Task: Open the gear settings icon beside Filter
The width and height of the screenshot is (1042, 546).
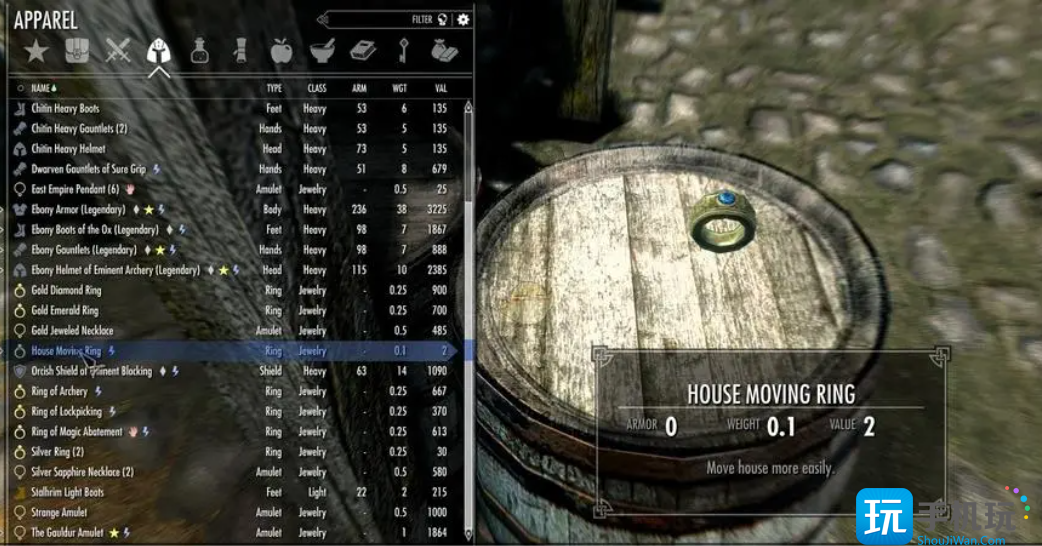Action: click(x=463, y=19)
